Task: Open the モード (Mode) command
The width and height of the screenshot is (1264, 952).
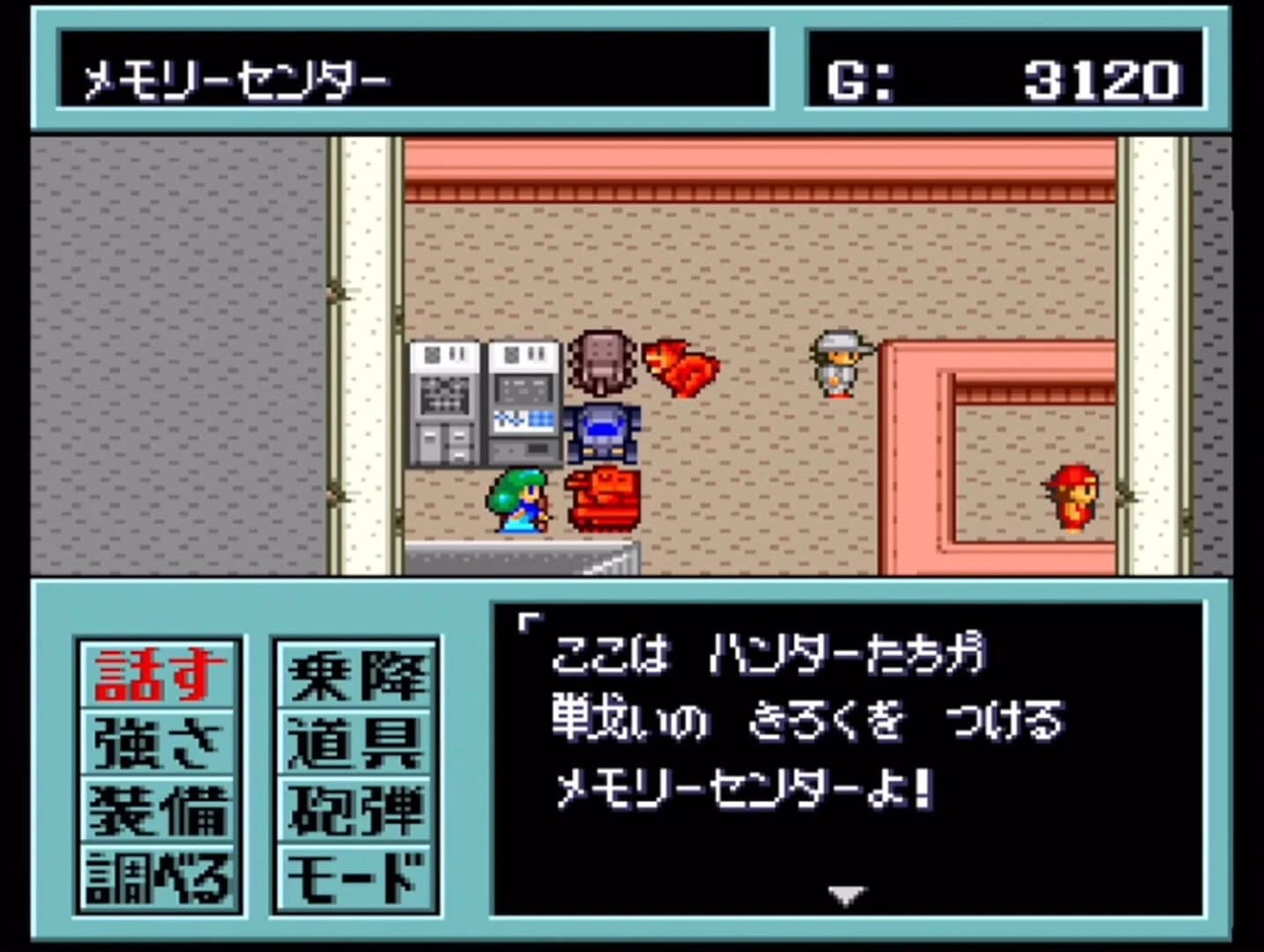Action: tap(355, 873)
